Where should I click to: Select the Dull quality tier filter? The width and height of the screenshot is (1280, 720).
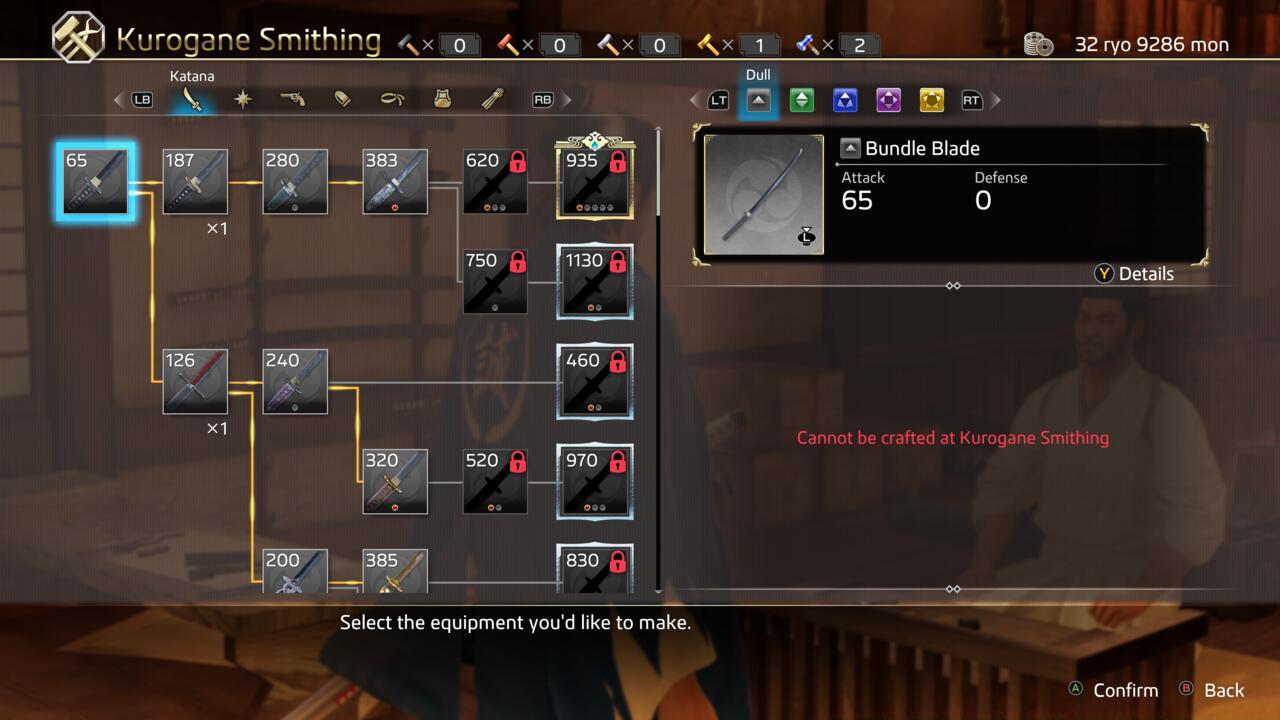758,99
